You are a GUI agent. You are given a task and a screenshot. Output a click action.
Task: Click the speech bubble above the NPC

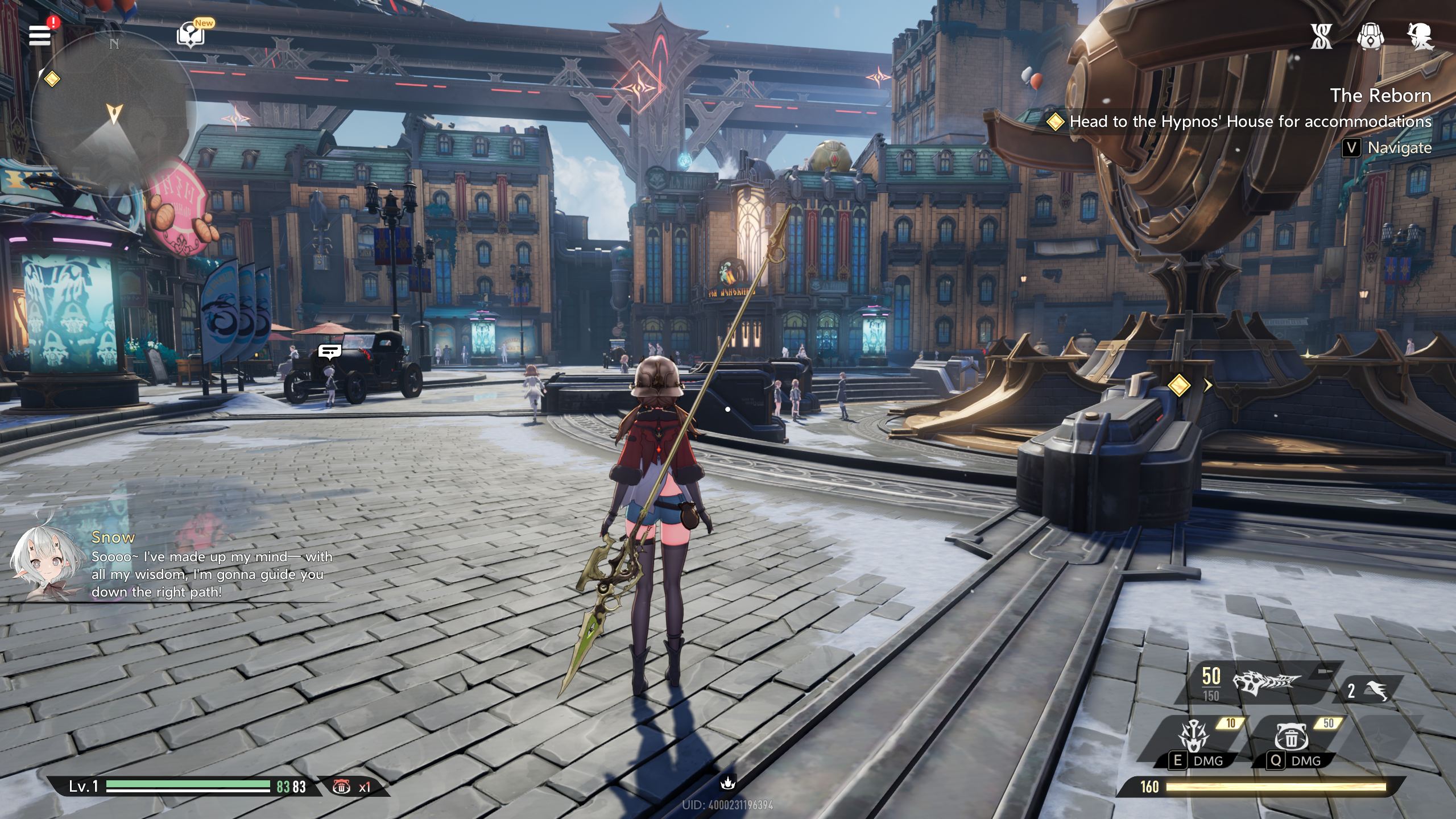pyautogui.click(x=329, y=351)
